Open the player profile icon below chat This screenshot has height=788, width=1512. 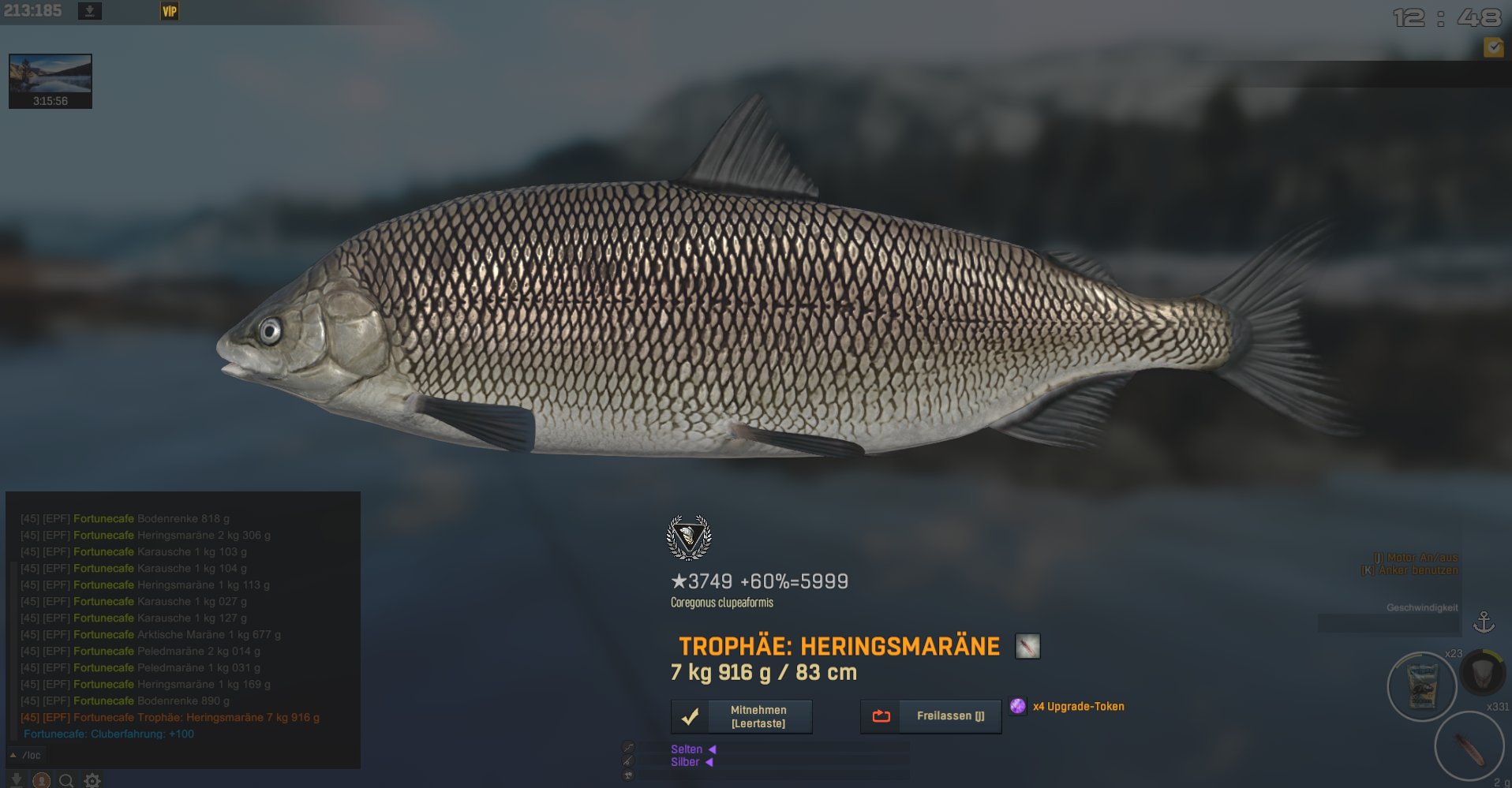point(42,780)
